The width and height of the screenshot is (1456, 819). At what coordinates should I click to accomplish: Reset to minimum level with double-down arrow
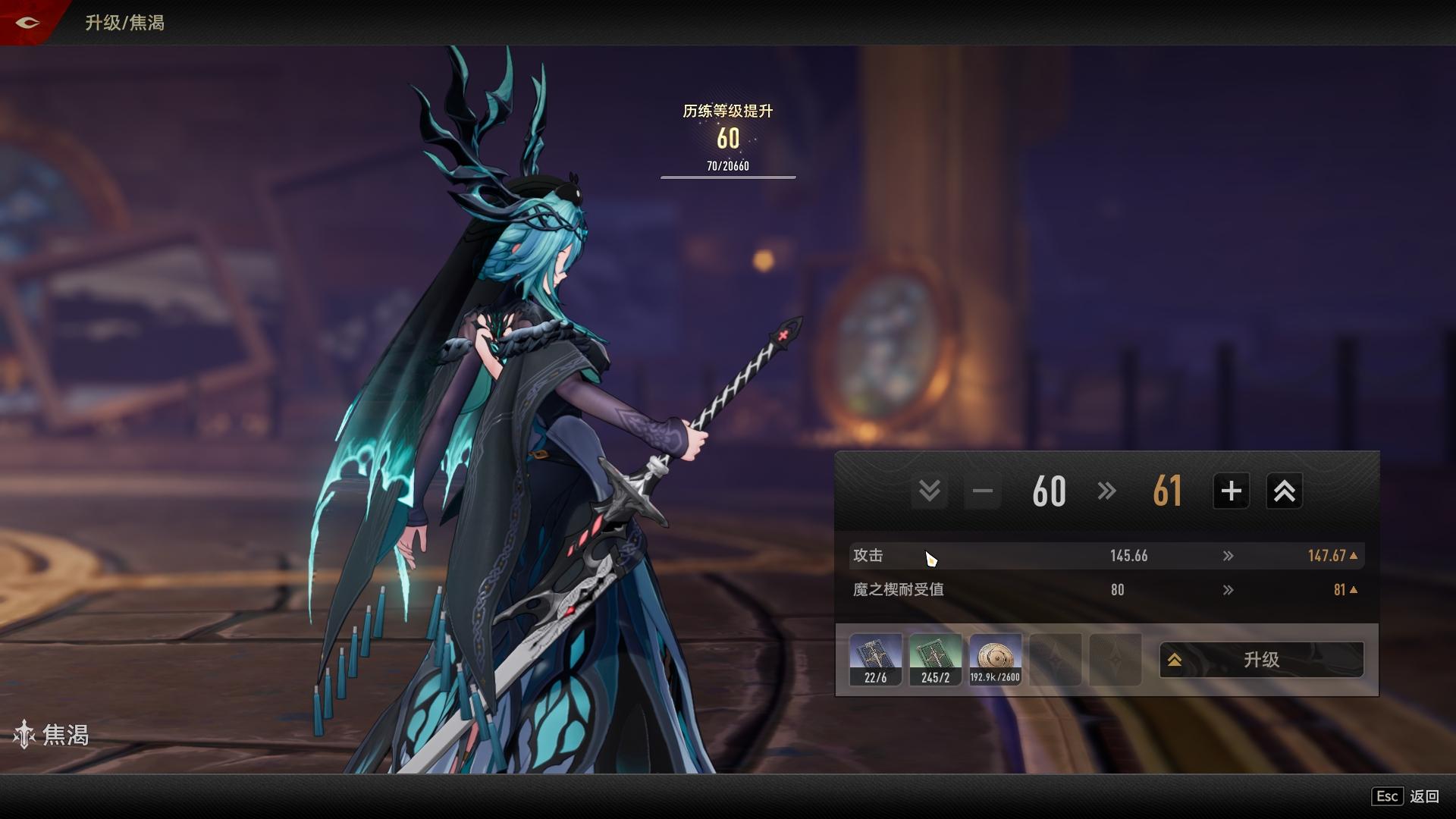pyautogui.click(x=930, y=491)
